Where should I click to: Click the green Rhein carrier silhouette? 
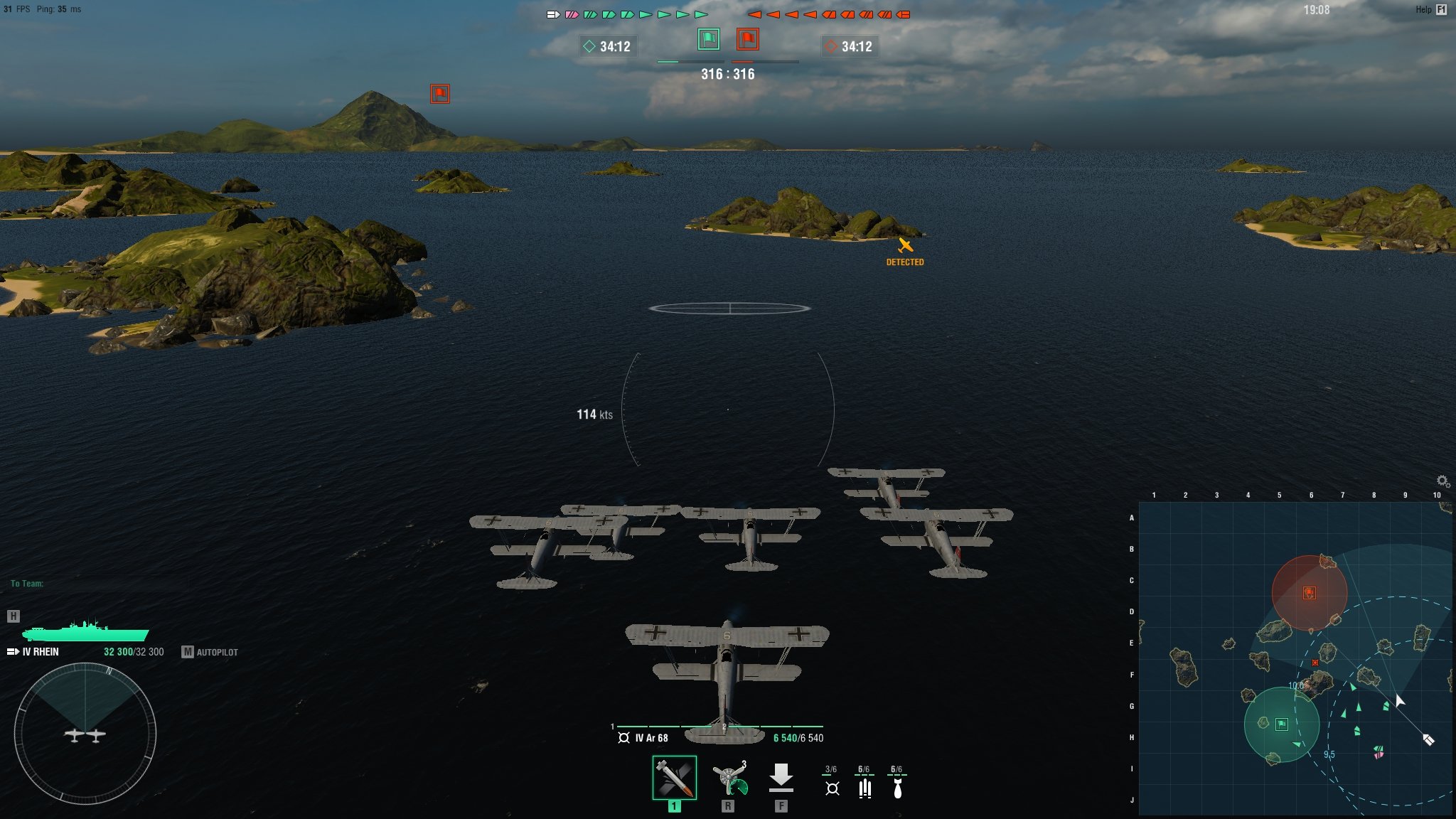(x=85, y=631)
